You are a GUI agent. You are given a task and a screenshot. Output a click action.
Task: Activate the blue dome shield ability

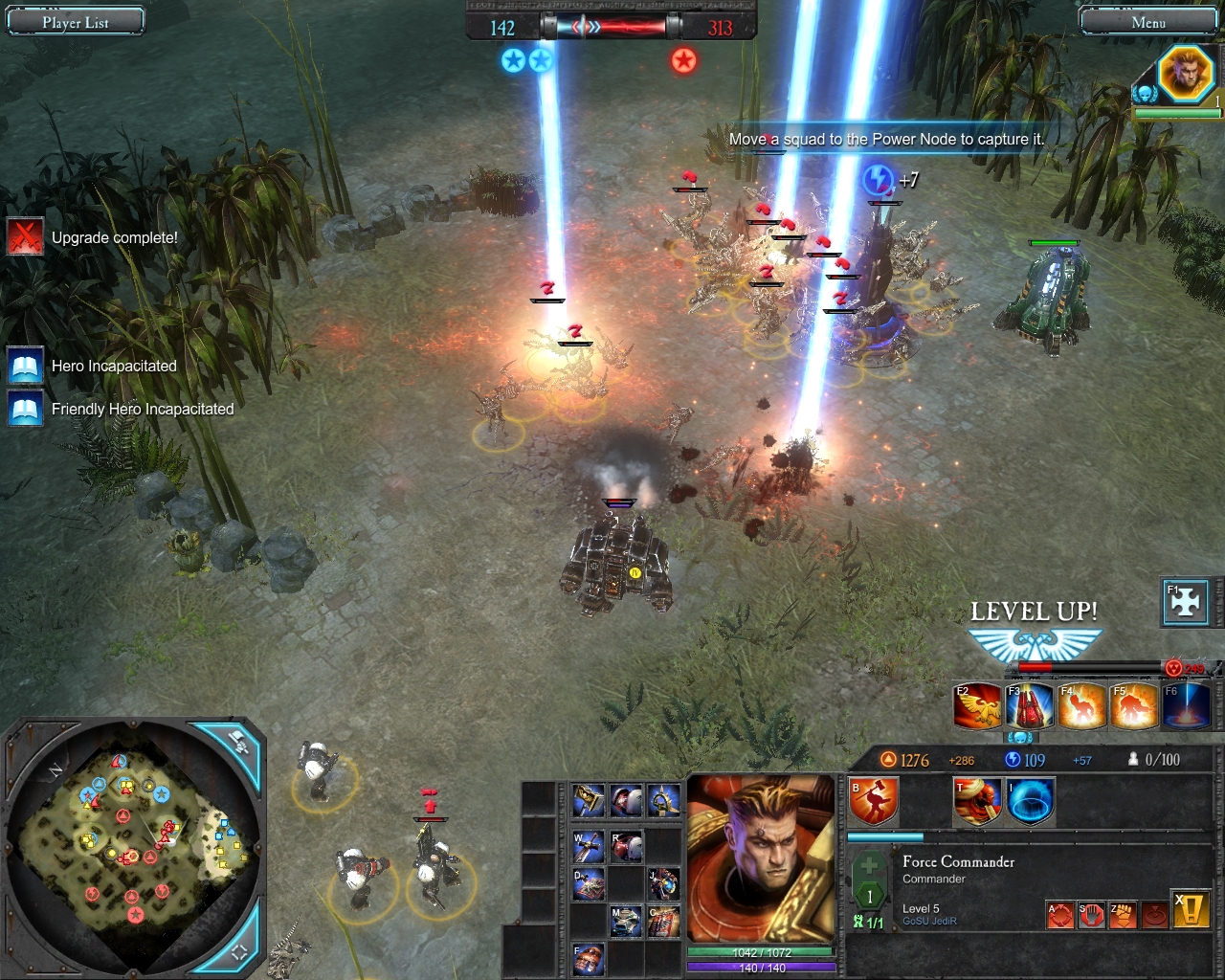[x=1030, y=802]
